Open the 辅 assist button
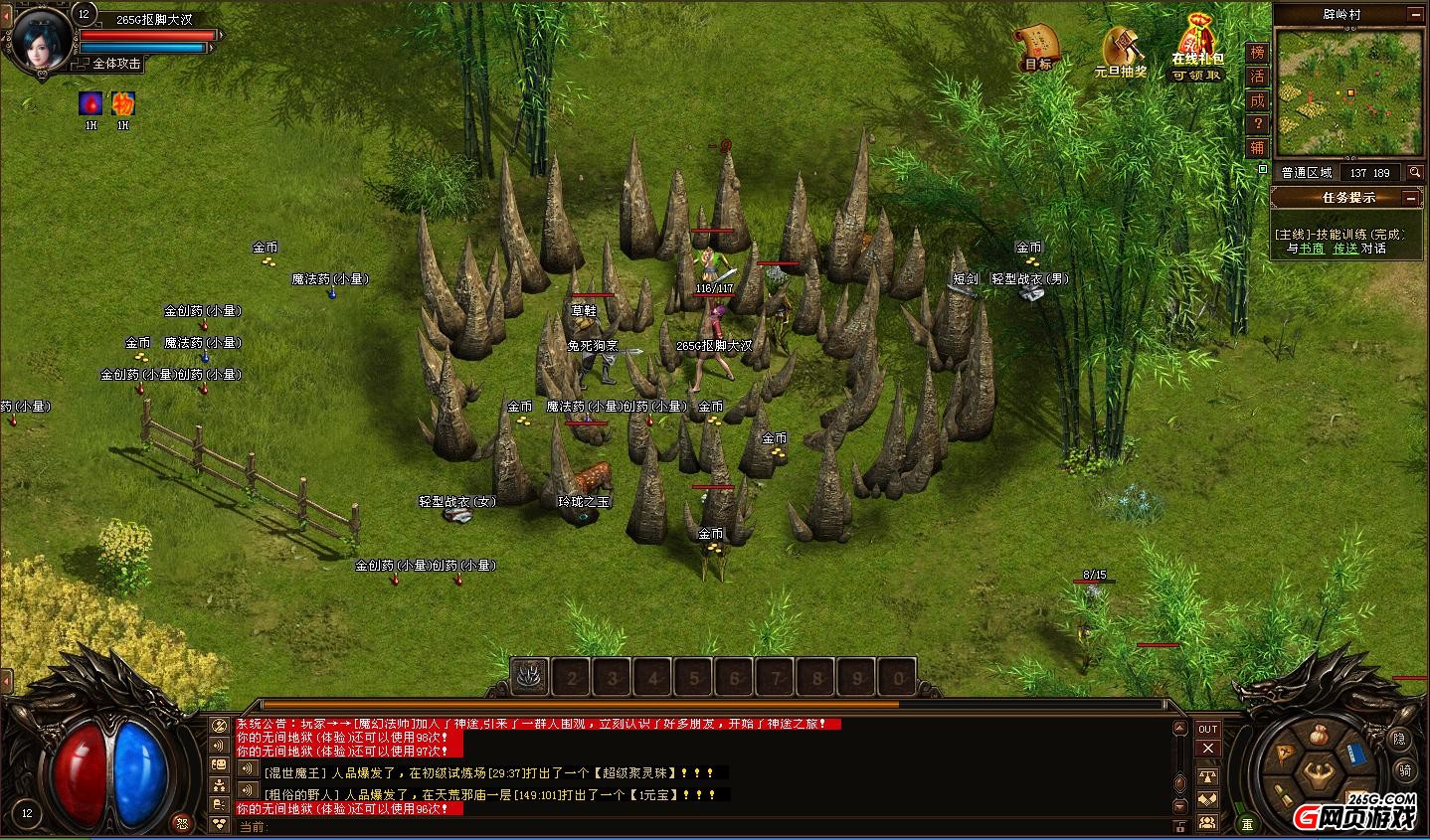1430x840 pixels. tap(1258, 148)
